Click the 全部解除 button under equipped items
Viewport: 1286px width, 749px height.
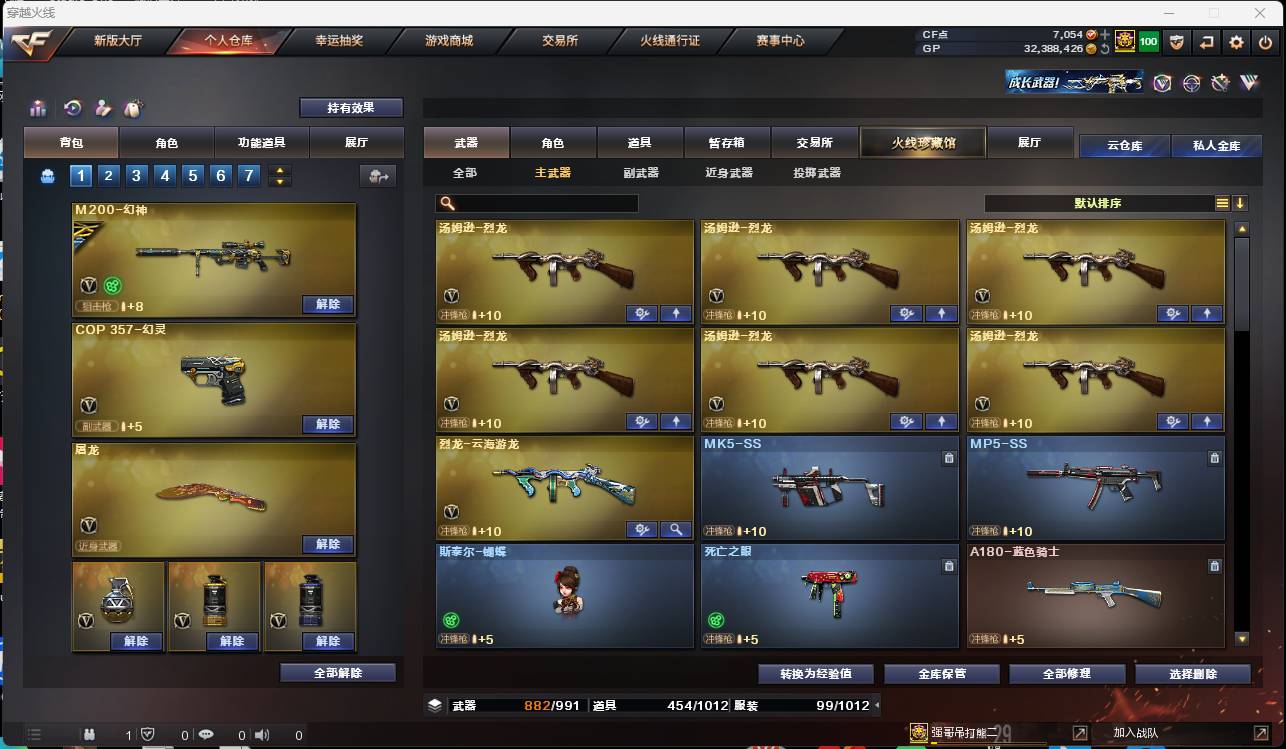(336, 672)
